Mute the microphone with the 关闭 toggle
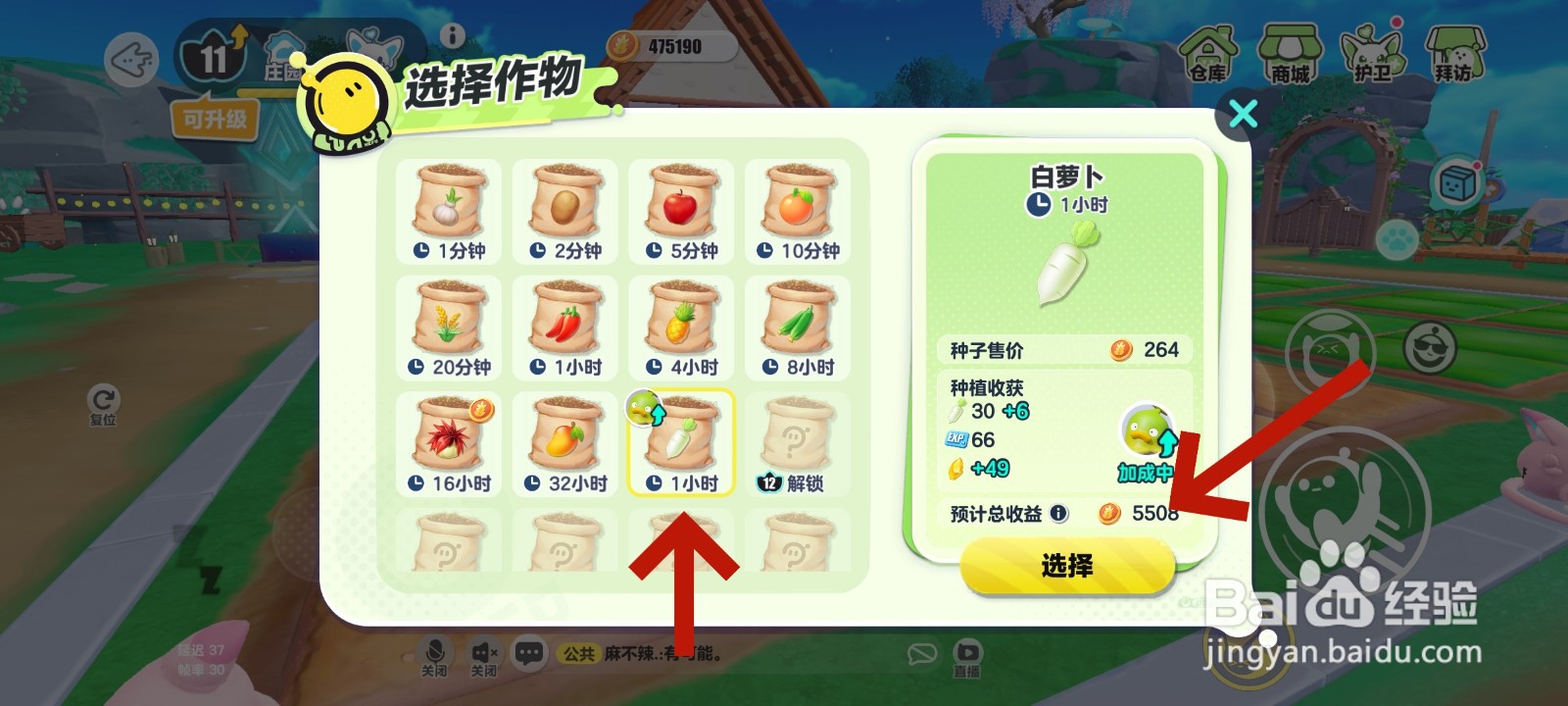Viewport: 1568px width, 706px height. click(x=434, y=654)
